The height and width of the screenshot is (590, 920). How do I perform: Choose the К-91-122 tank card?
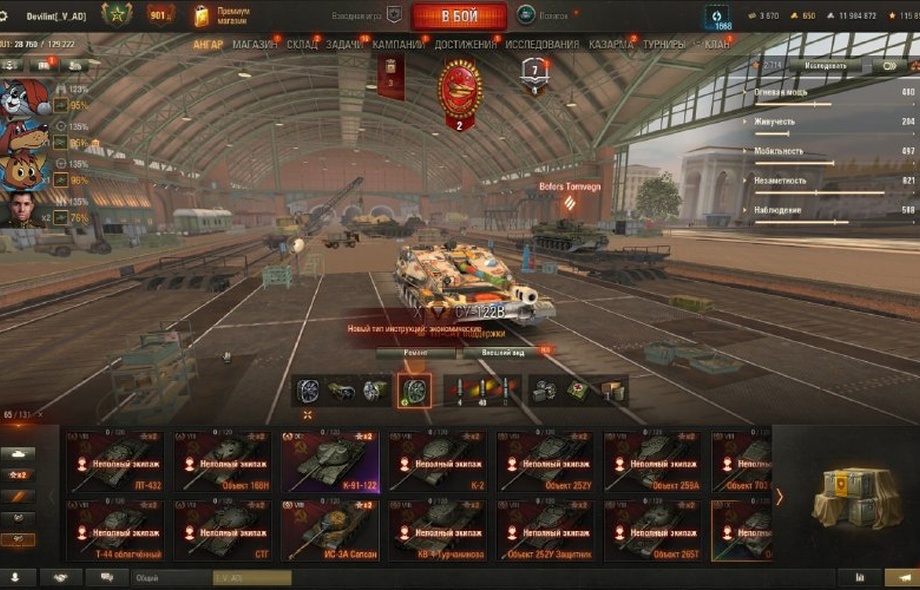[x=330, y=461]
